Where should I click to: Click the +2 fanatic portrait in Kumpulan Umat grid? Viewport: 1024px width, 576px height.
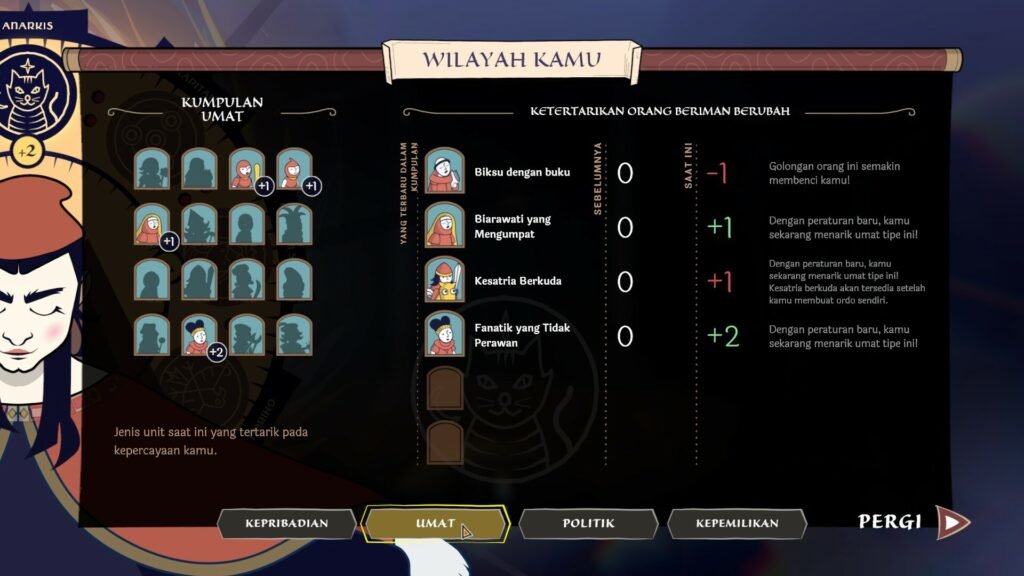[x=200, y=335]
